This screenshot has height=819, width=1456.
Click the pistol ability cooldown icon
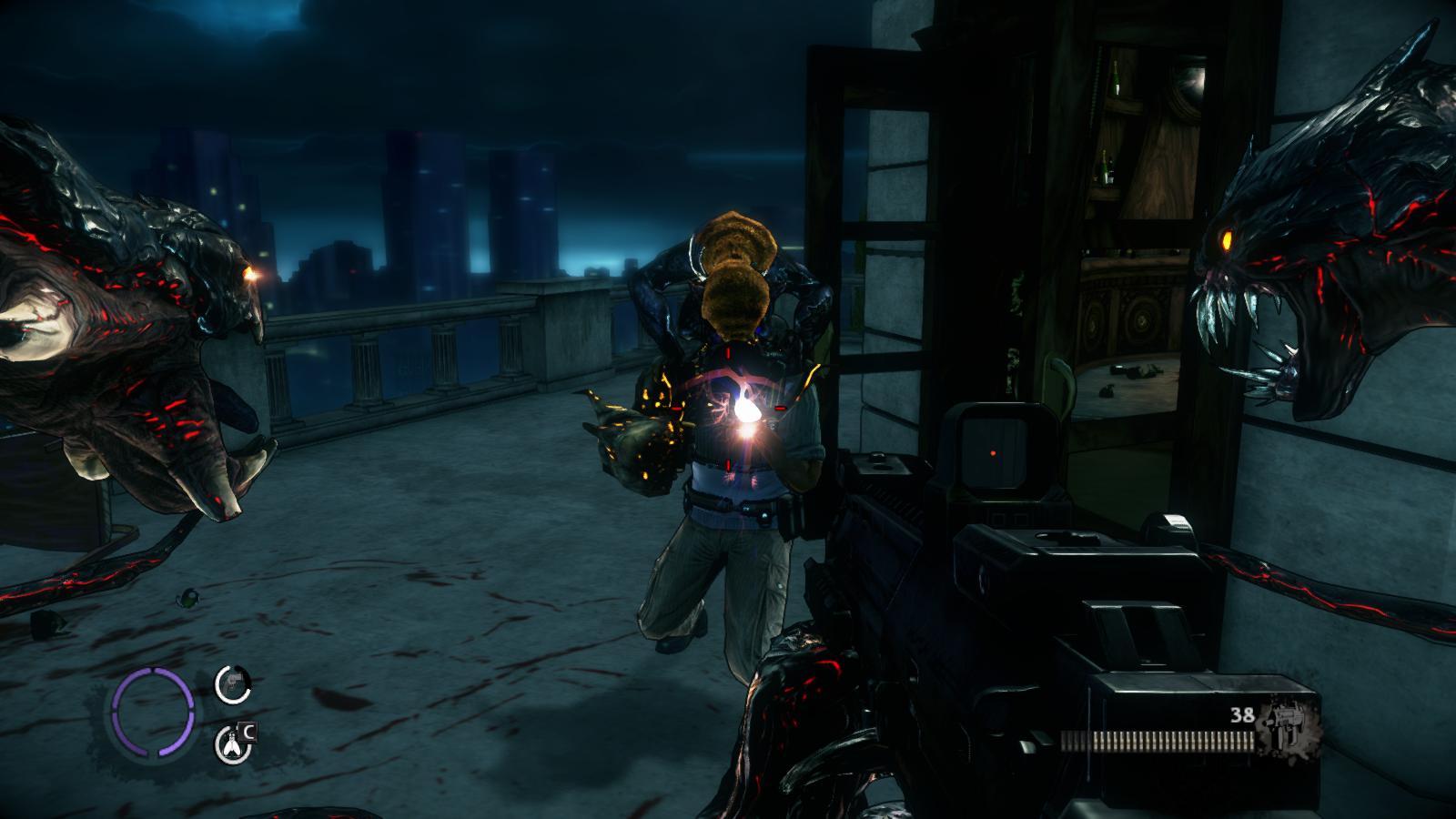coord(233,684)
